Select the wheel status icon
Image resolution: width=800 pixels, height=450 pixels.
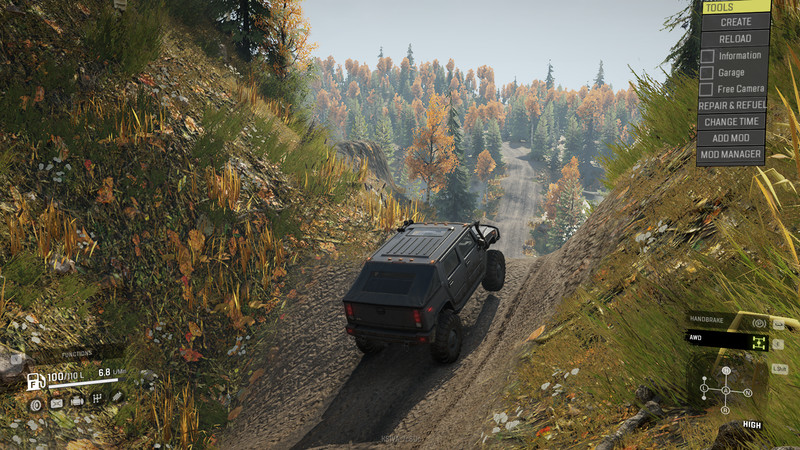click(x=36, y=403)
